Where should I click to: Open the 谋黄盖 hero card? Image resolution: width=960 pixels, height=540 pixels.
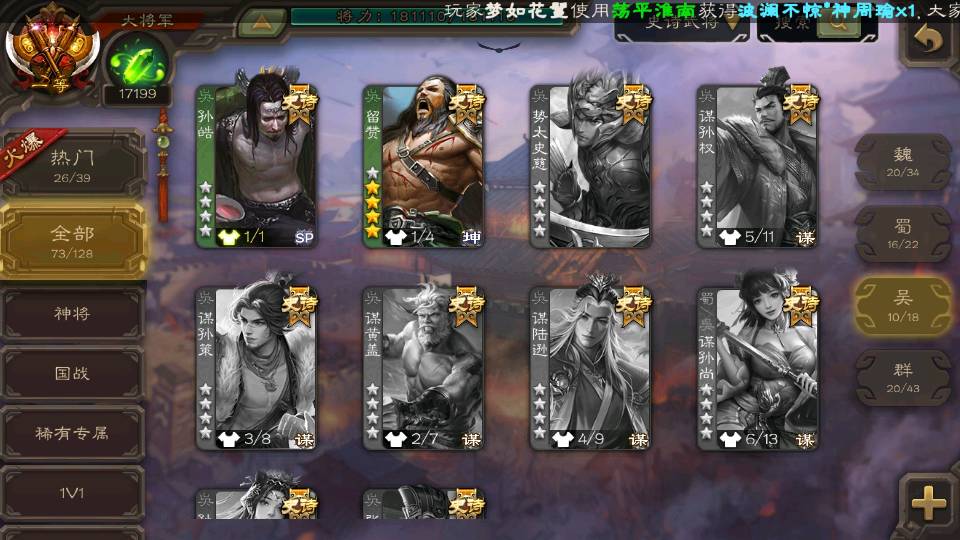pos(424,368)
